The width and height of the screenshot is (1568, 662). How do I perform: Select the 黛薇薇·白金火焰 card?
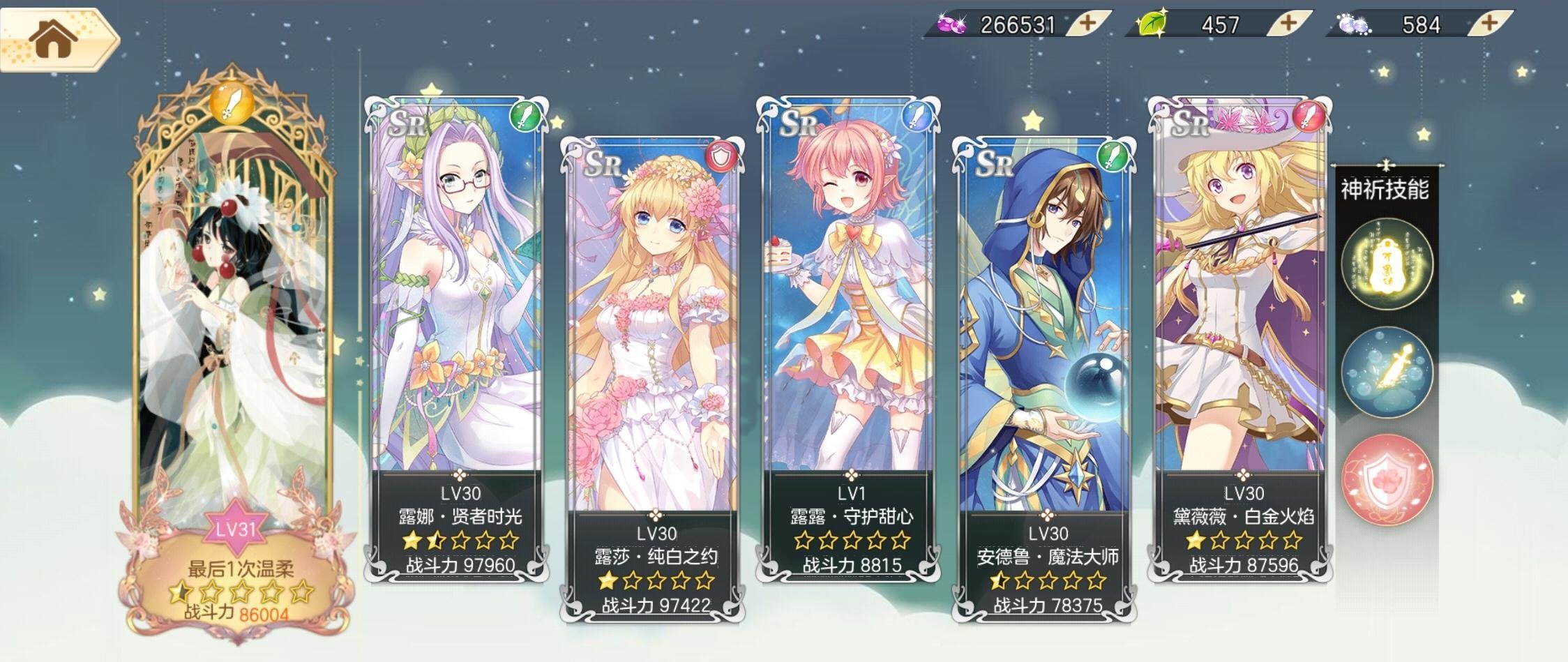1240,335
